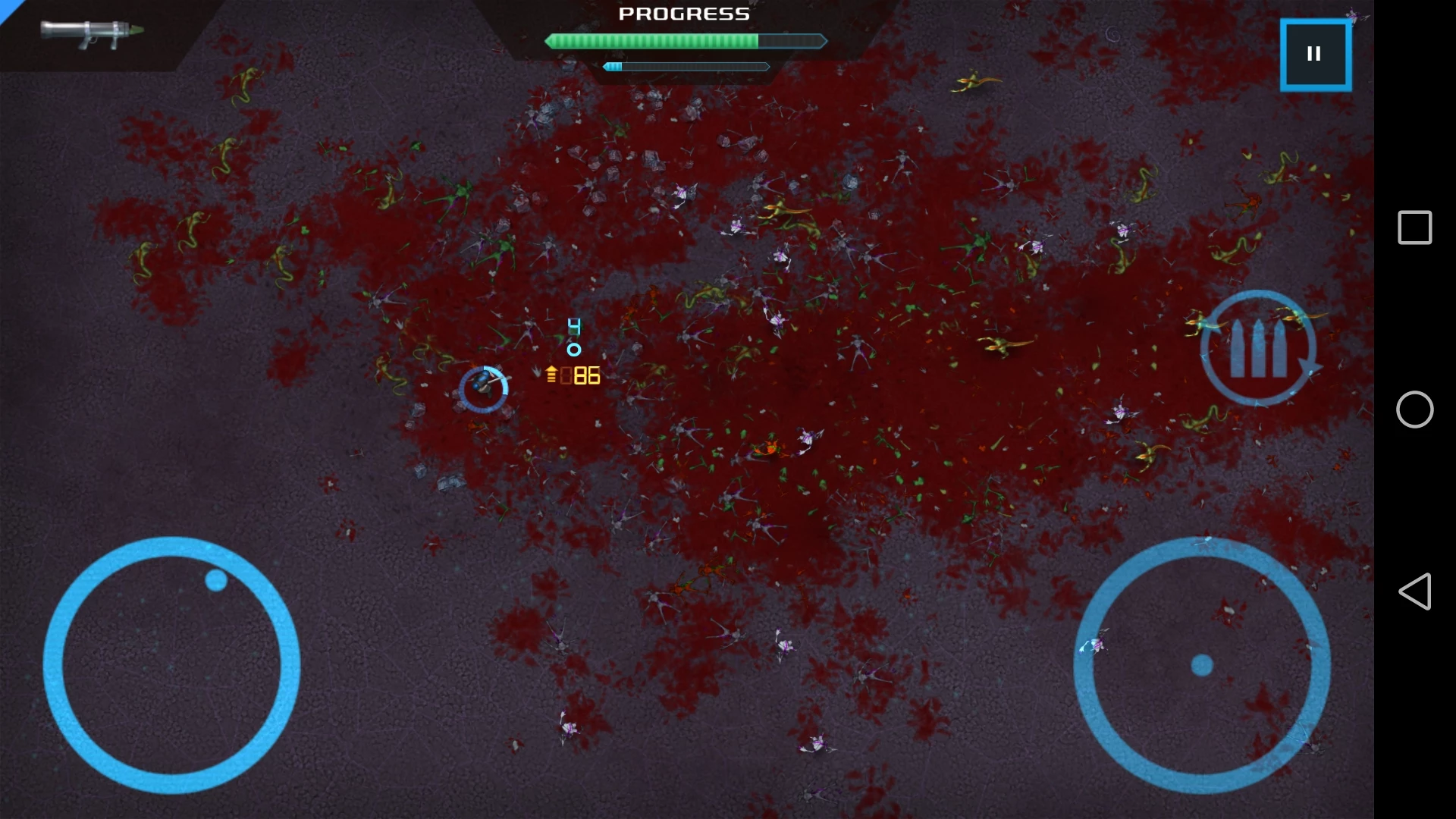Tap the ammo reload button
This screenshot has width=1456, height=819.
click(1258, 348)
